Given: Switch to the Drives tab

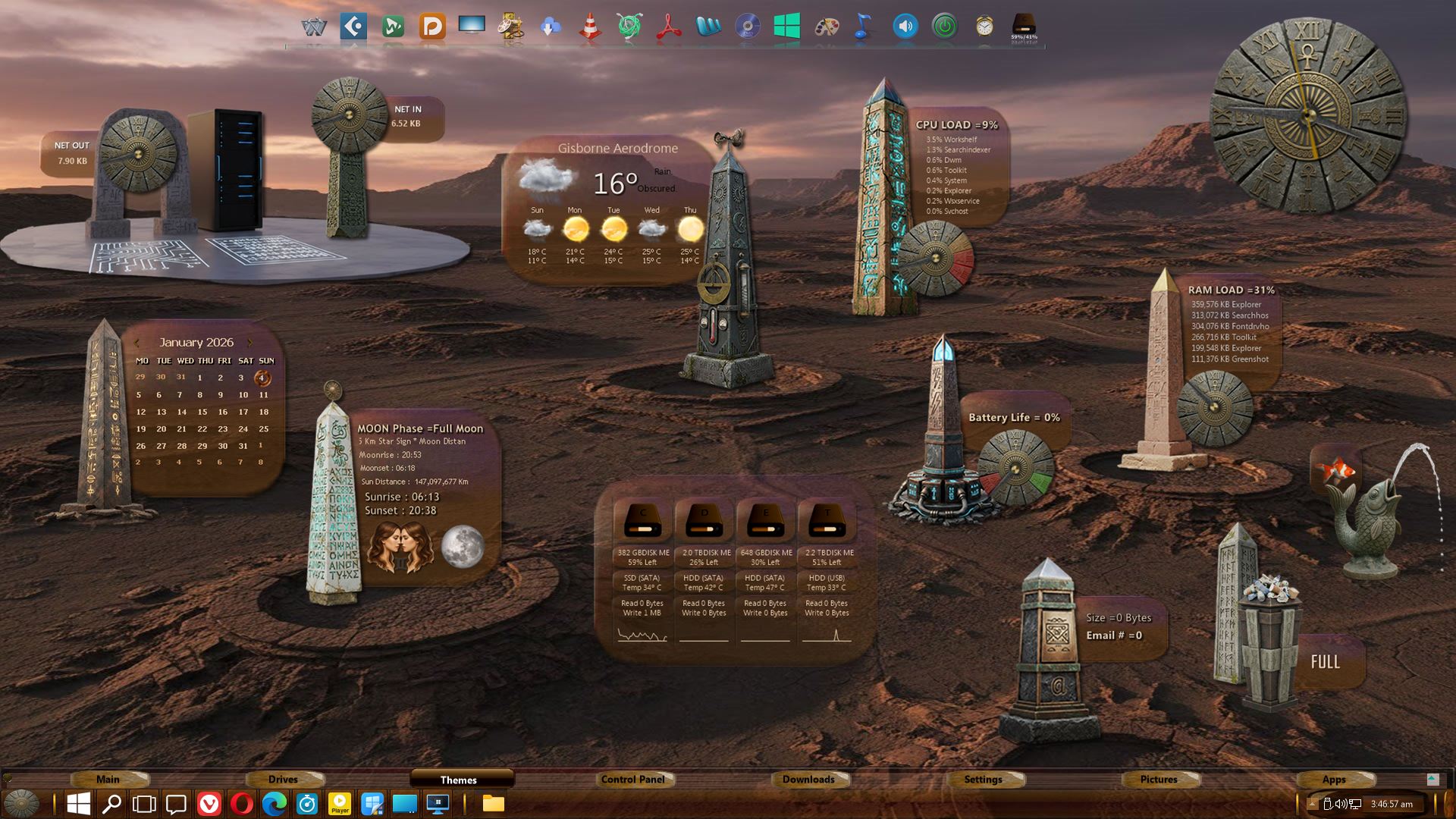Looking at the screenshot, I should [283, 779].
